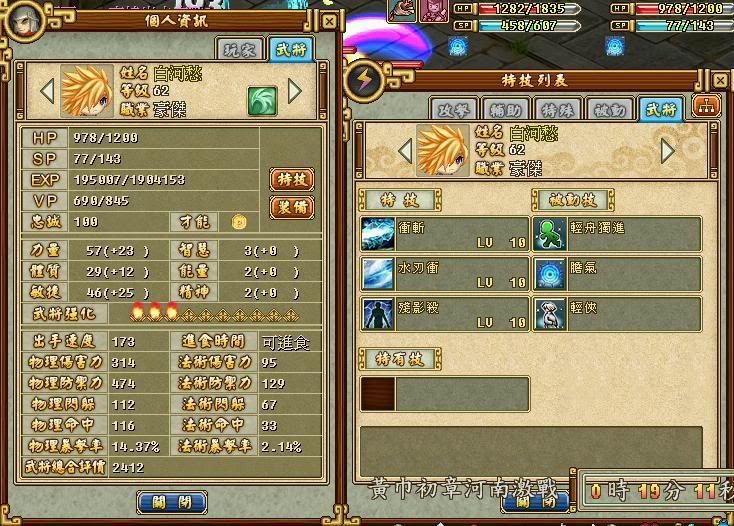This screenshot has height=526, width=734.
Task: Click the gold coin beside 才能
Action: coord(238,222)
